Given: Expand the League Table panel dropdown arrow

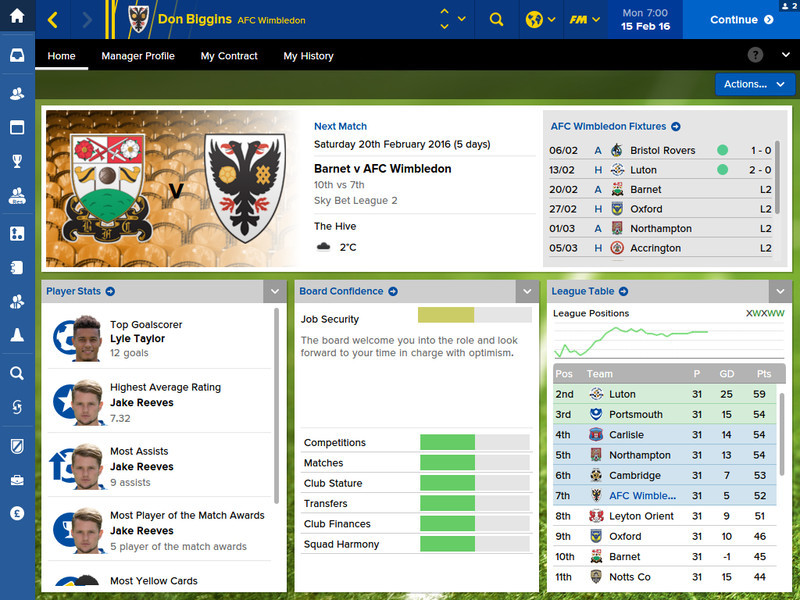Looking at the screenshot, I should [x=779, y=291].
